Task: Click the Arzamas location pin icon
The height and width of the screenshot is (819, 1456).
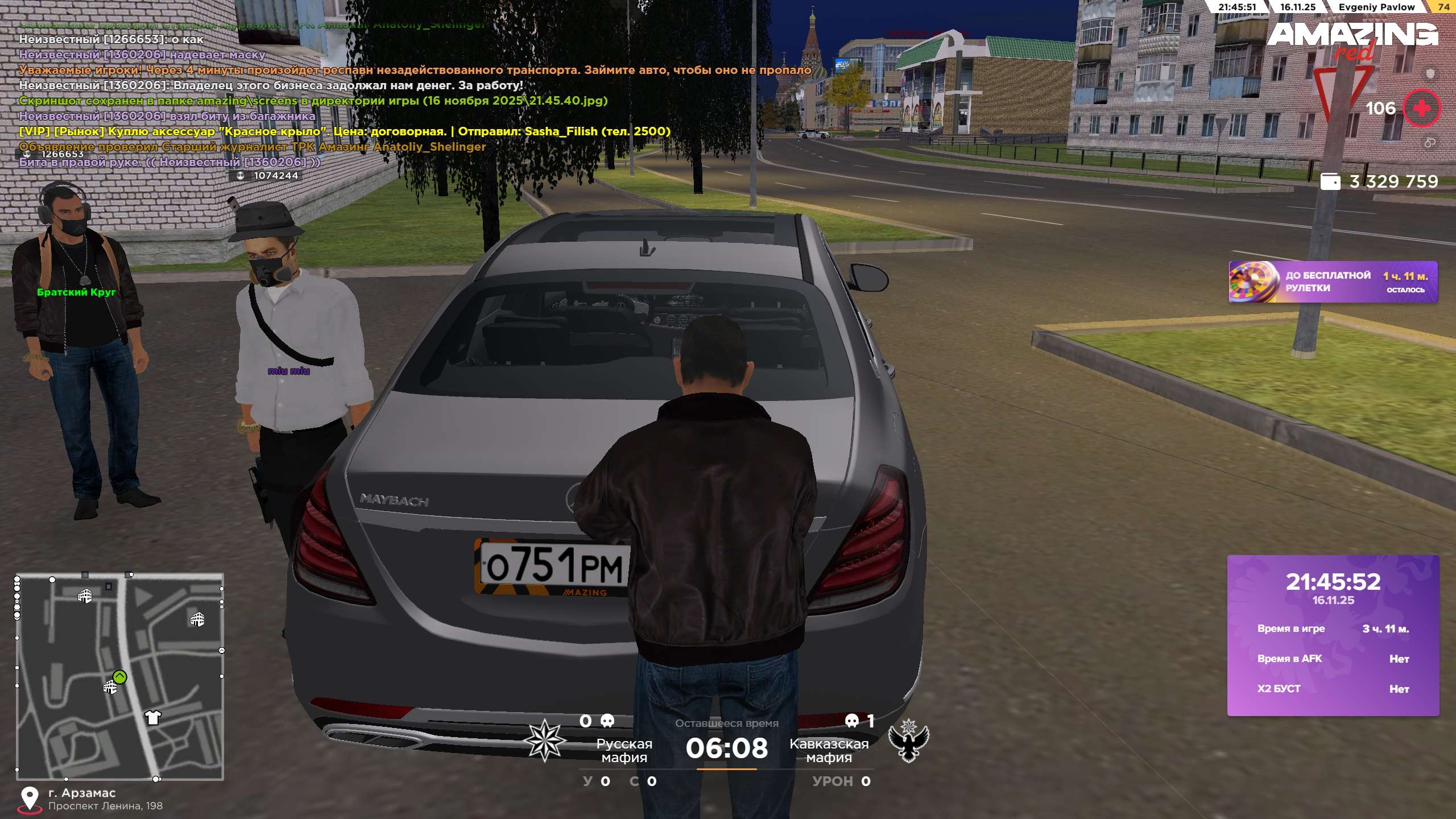Action: pos(30,799)
